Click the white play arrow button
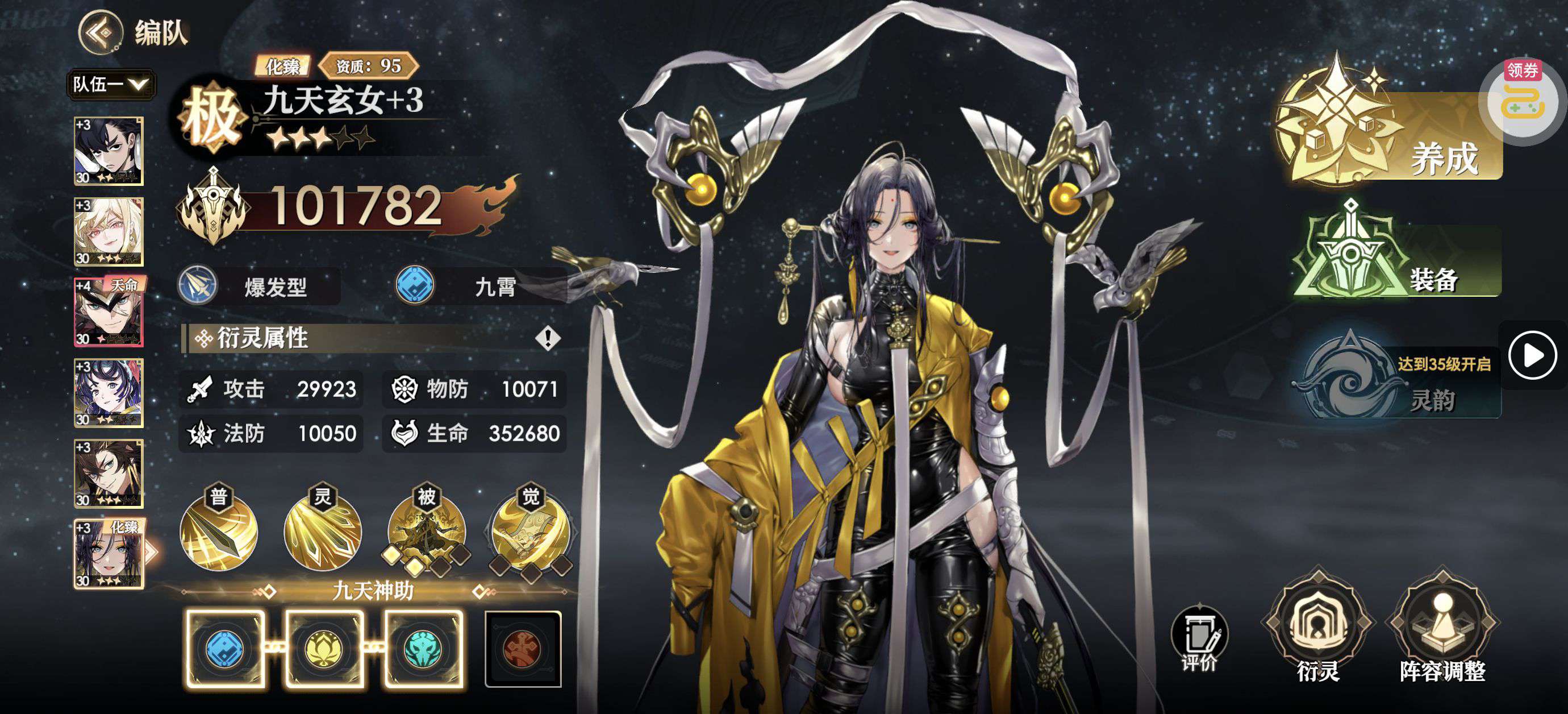 [1532, 355]
